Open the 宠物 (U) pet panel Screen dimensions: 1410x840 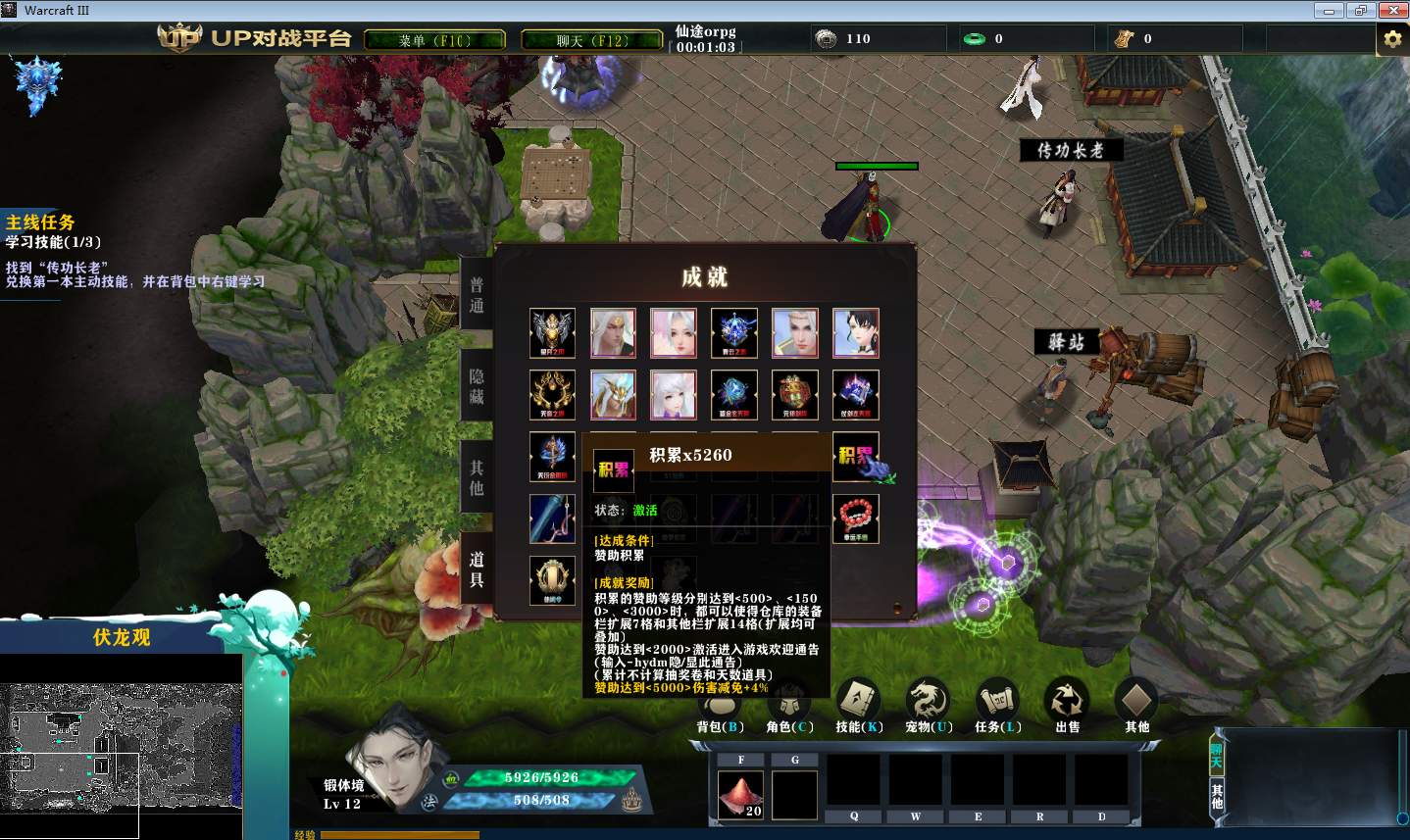(928, 706)
